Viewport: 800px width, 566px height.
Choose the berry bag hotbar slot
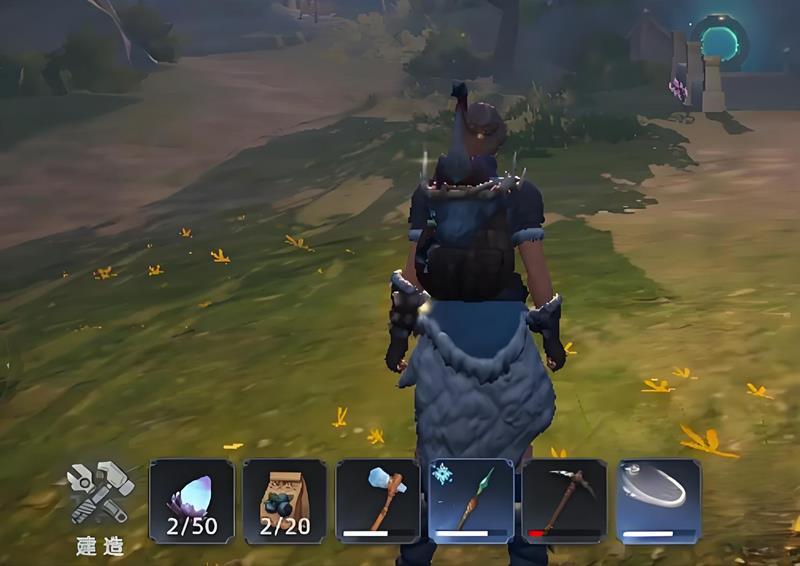[x=285, y=501]
